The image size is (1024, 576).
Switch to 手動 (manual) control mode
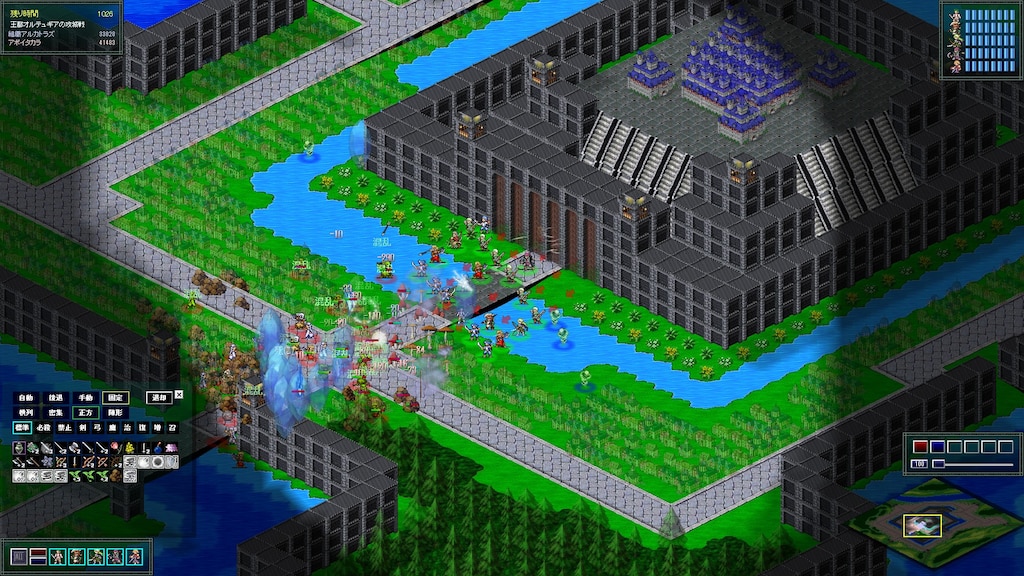pos(86,397)
